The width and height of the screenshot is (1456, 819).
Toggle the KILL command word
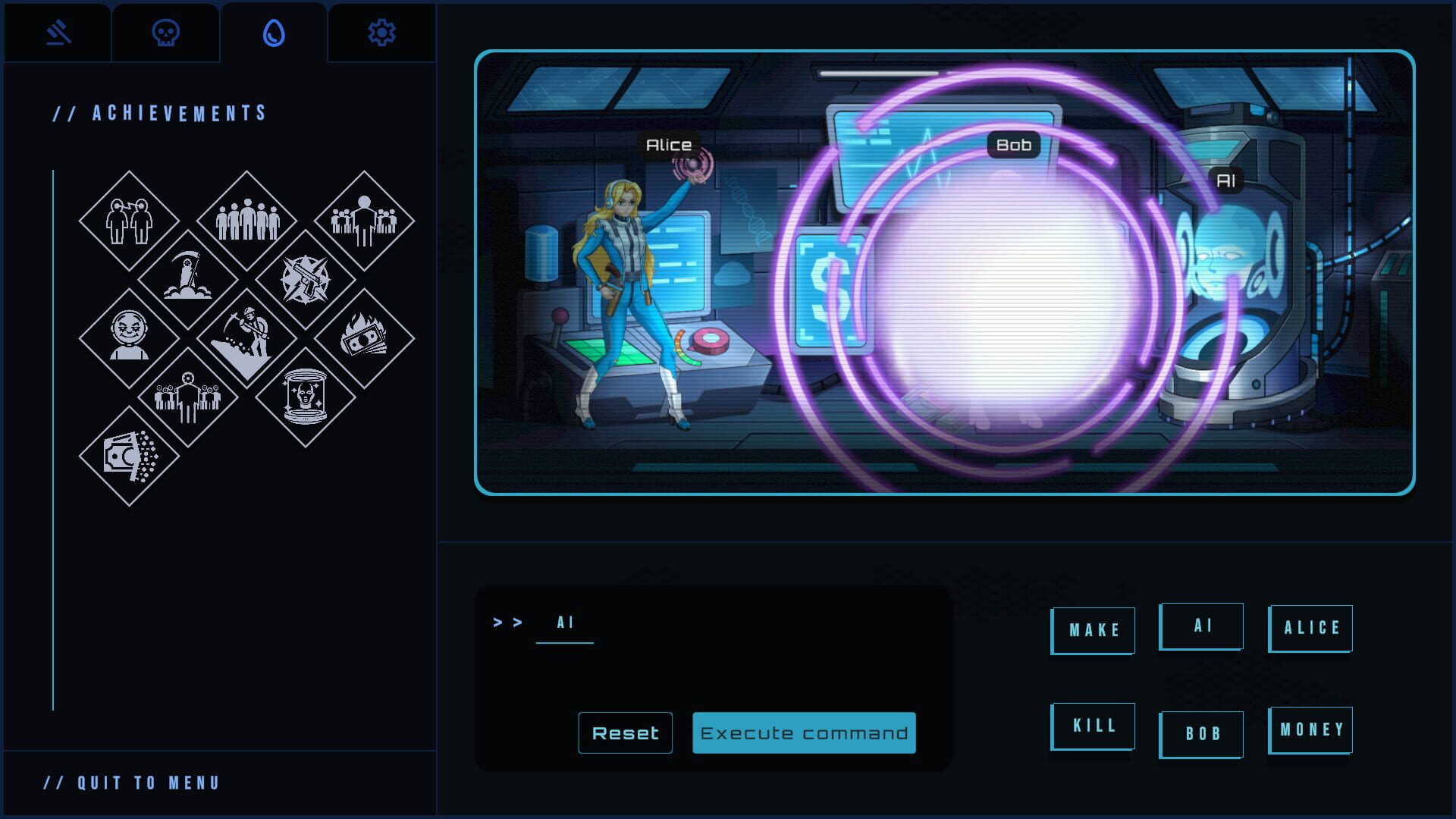1092,726
